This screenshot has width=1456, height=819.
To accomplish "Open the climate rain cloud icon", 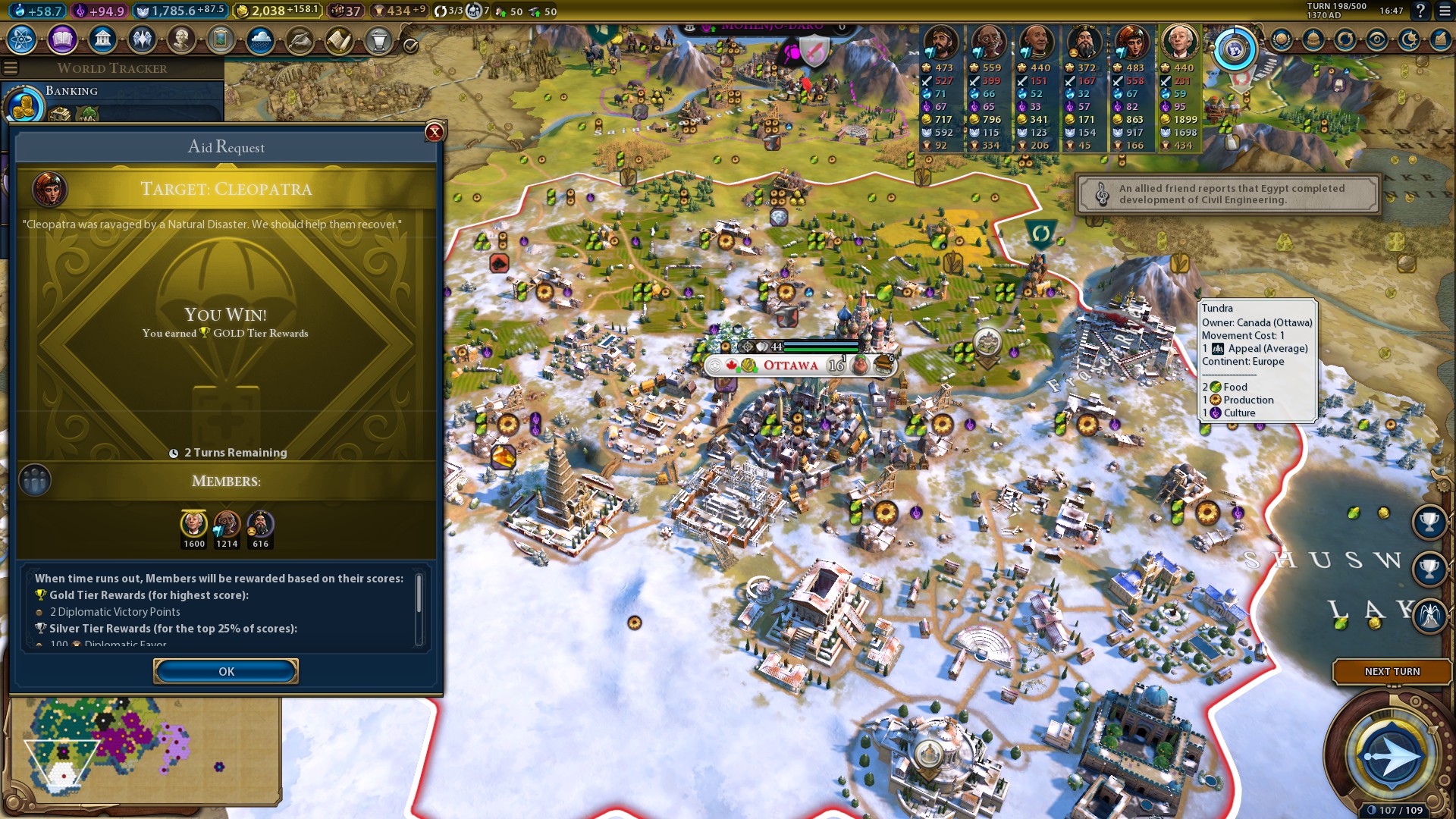I will click(x=260, y=39).
